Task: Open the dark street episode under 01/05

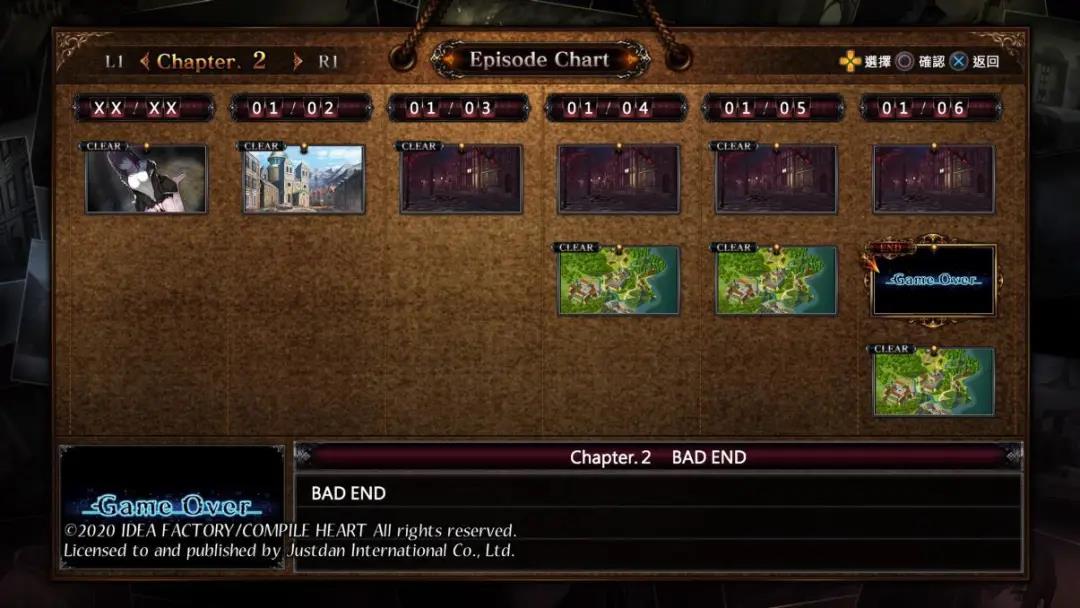Action: [x=776, y=179]
